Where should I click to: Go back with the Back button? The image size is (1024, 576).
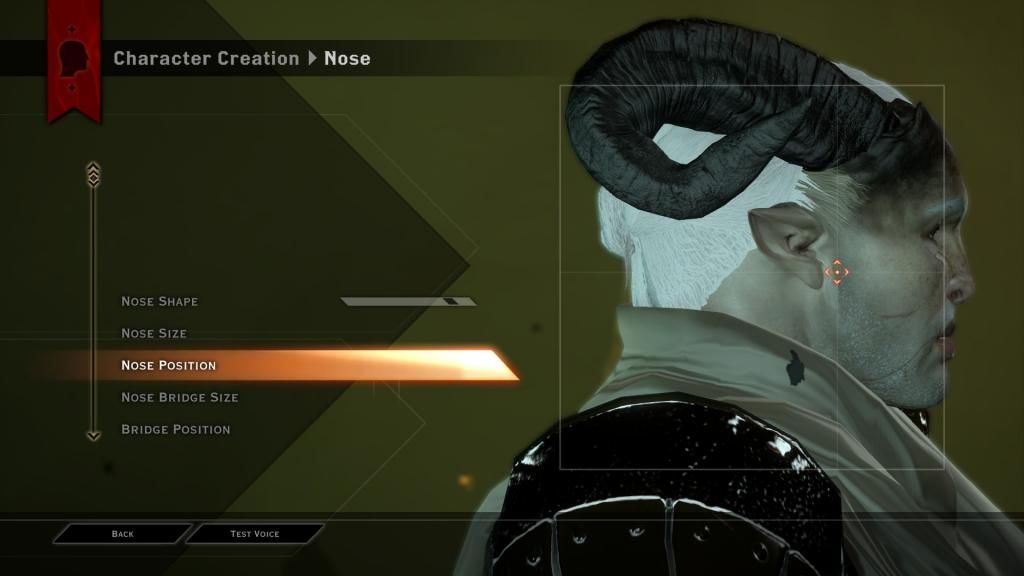[x=123, y=534]
